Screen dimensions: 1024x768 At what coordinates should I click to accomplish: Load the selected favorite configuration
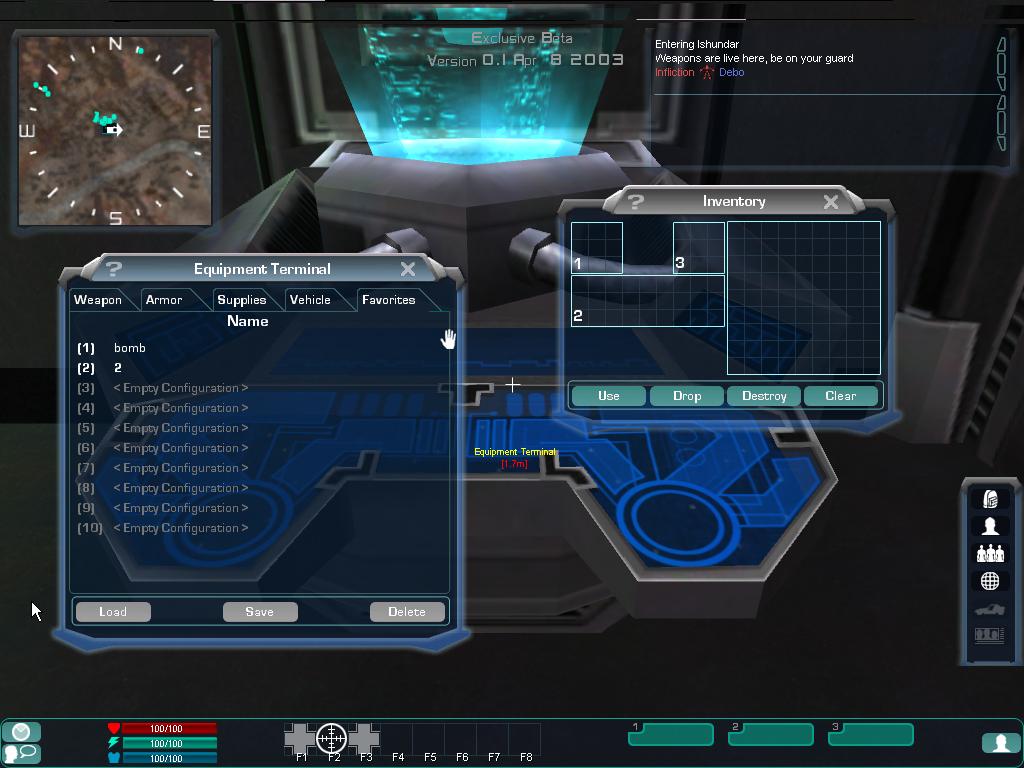tap(113, 612)
